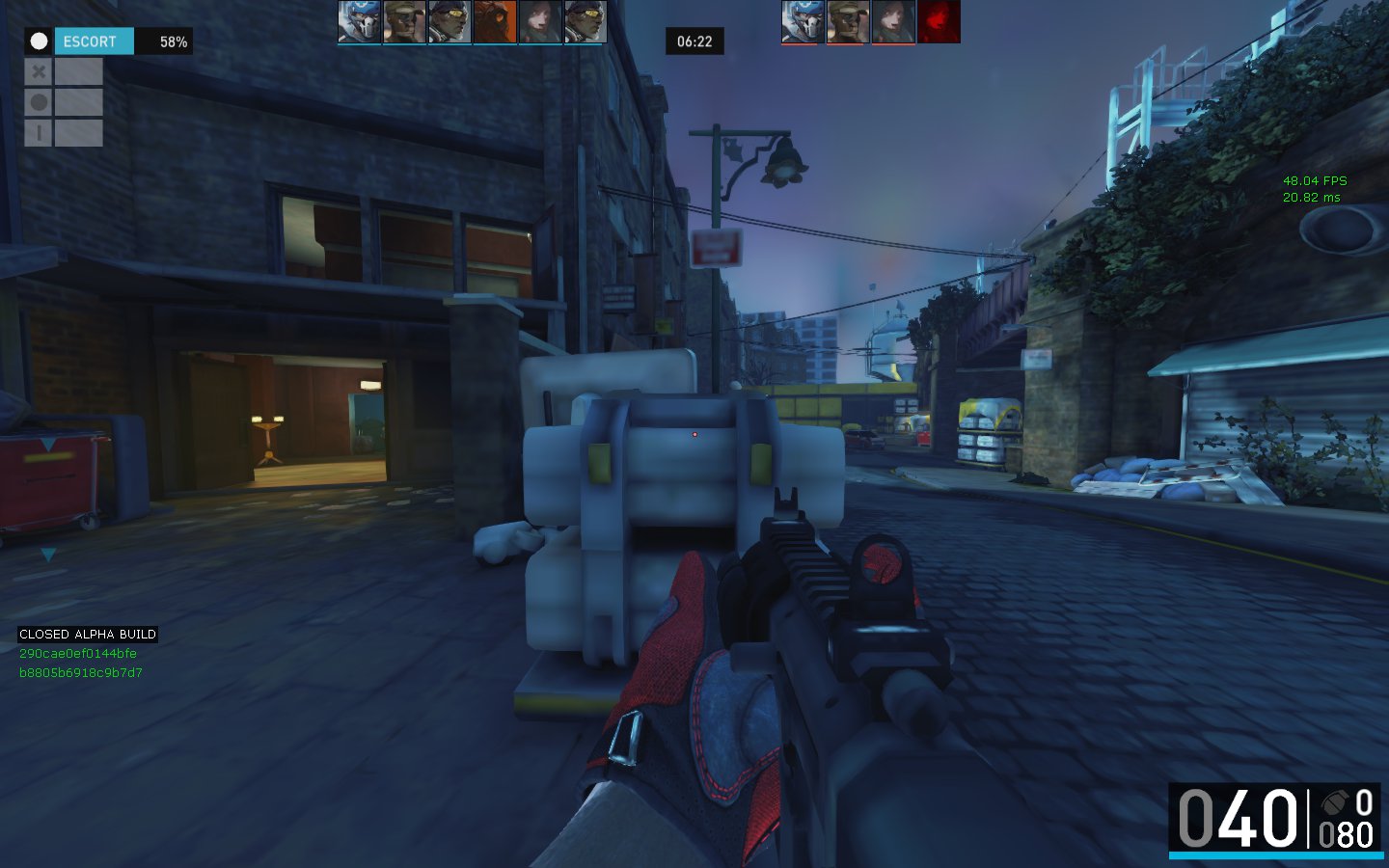This screenshot has height=868, width=1389.
Task: Click the red silhouette enemy portrait
Action: [x=939, y=21]
